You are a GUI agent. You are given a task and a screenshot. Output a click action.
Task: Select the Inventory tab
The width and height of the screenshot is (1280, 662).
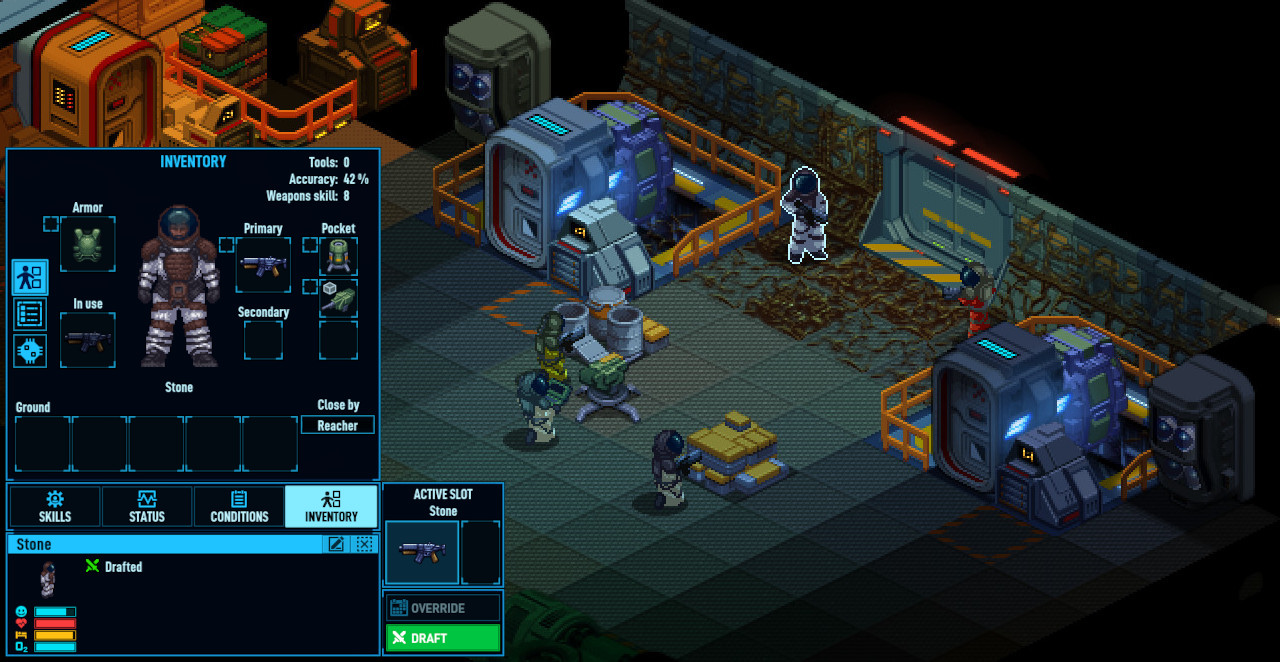(331, 507)
